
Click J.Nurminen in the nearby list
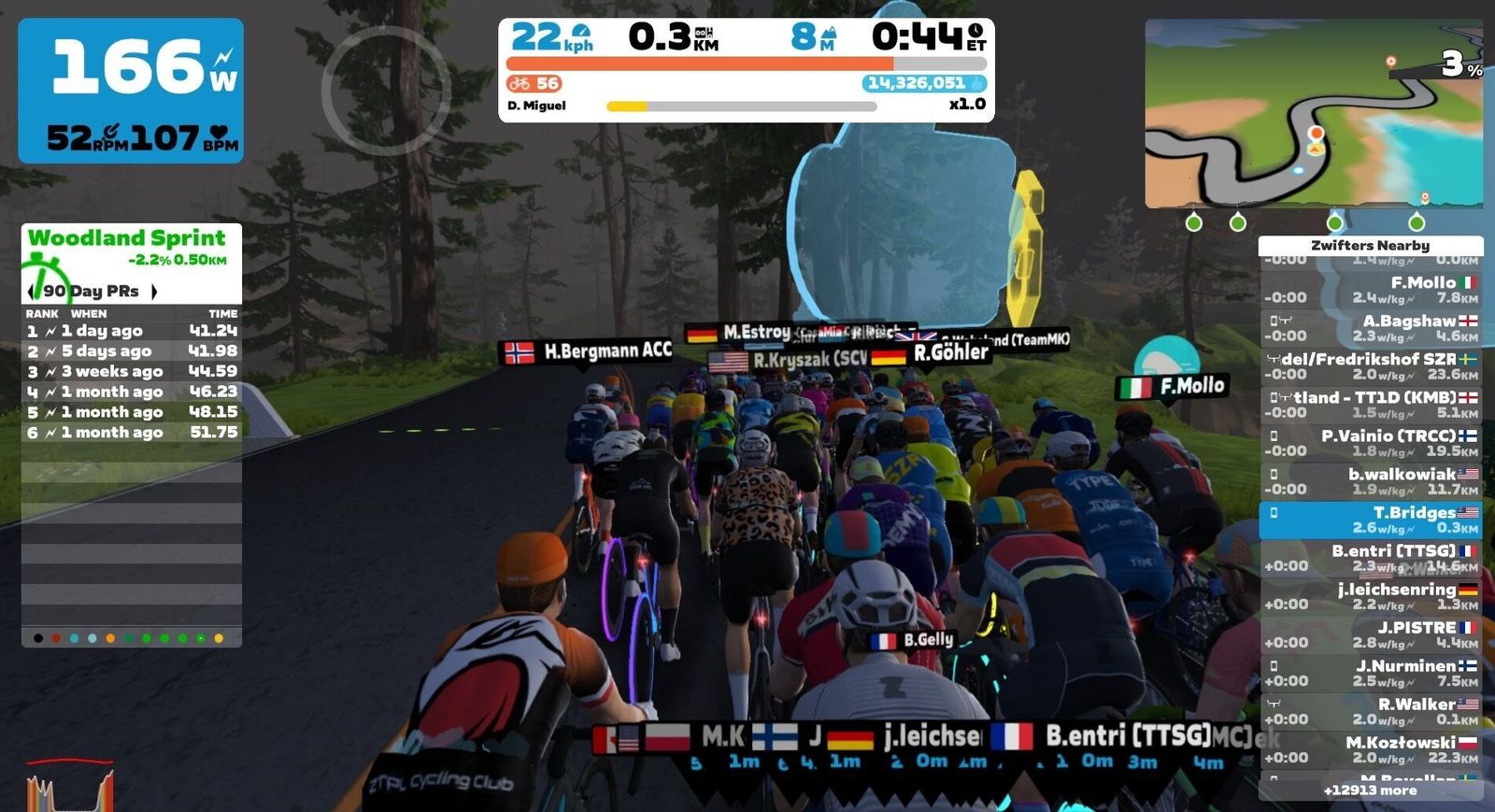tap(1370, 673)
